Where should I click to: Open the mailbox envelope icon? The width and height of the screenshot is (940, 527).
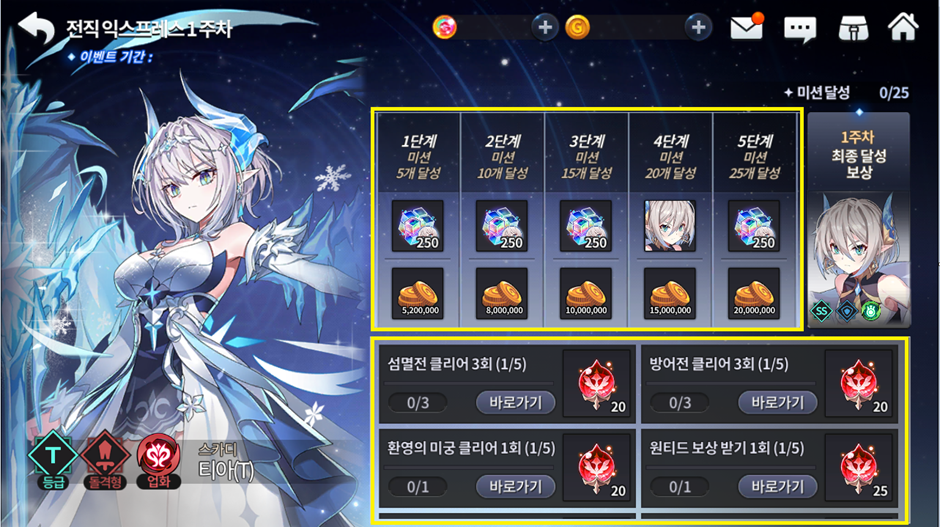(747, 27)
